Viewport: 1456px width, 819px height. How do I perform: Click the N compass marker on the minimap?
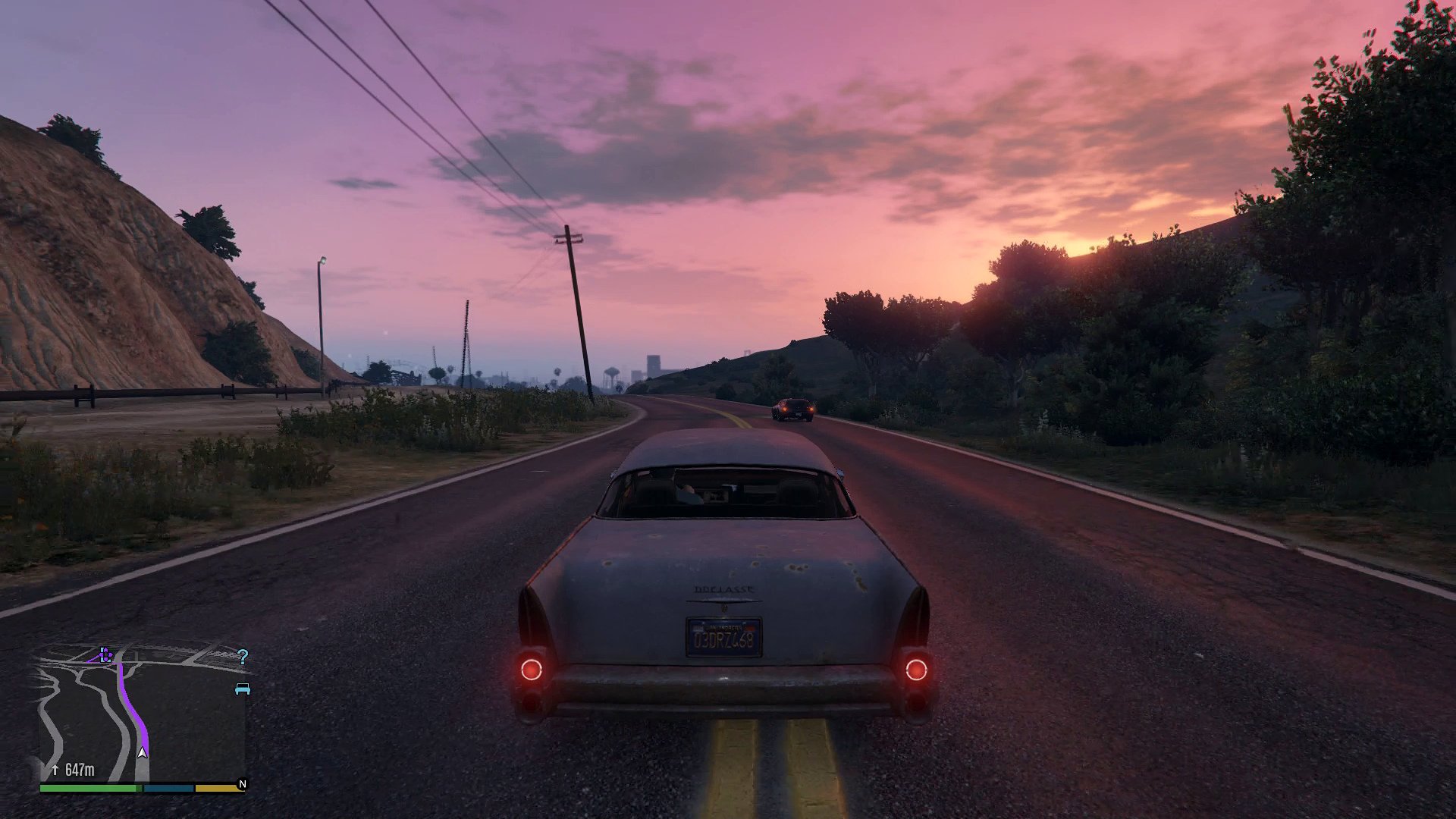point(243,783)
